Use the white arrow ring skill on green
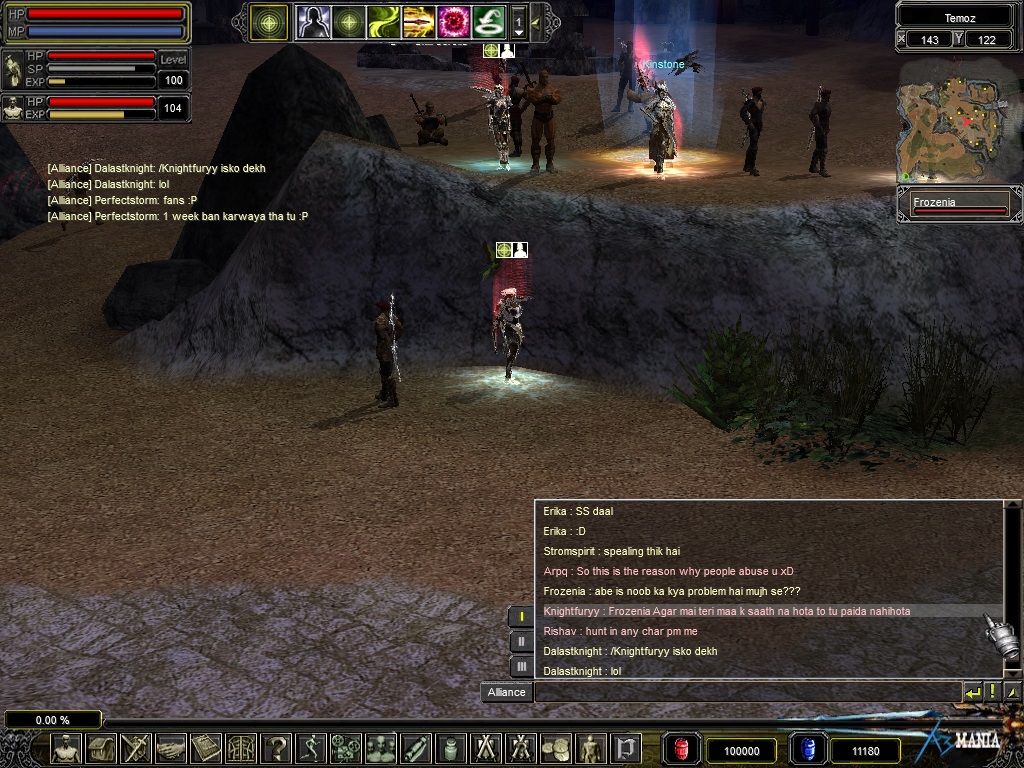Screen dimensions: 1024x768 [x=488, y=21]
